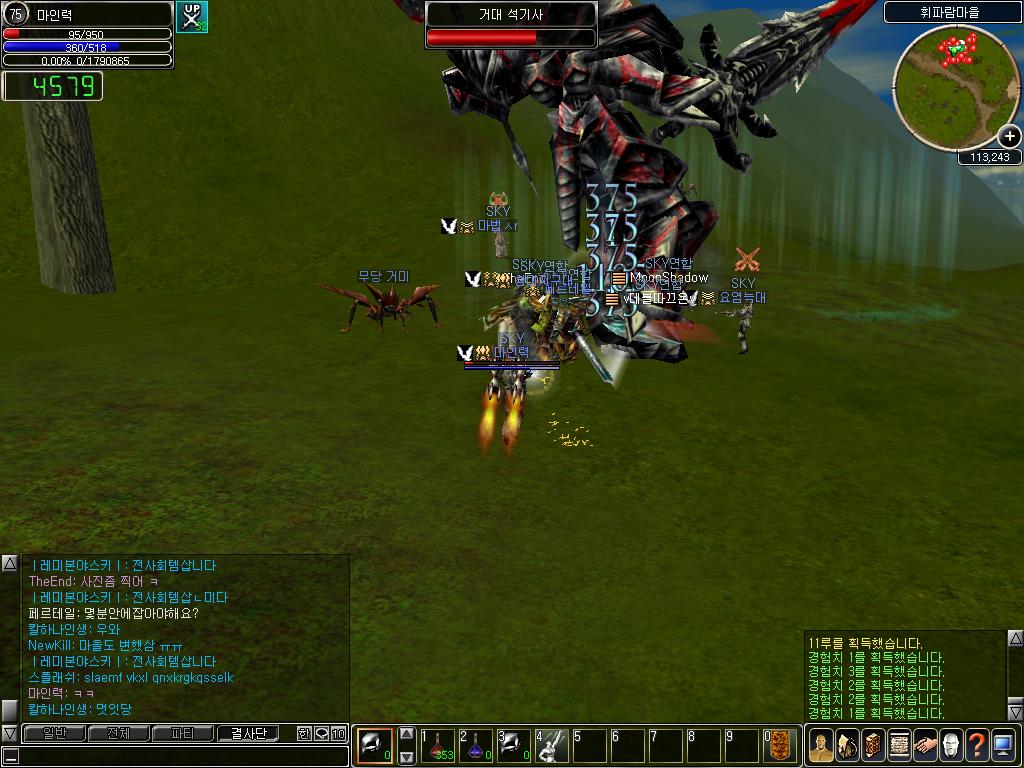Select the orange crest item in slot 0

[x=780, y=745]
